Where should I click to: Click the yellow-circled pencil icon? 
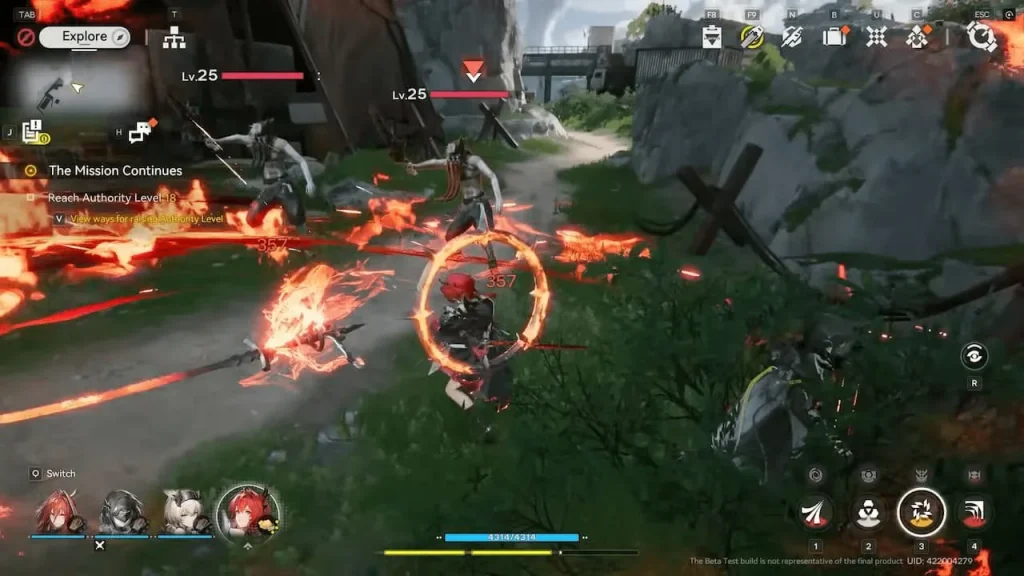pos(751,37)
